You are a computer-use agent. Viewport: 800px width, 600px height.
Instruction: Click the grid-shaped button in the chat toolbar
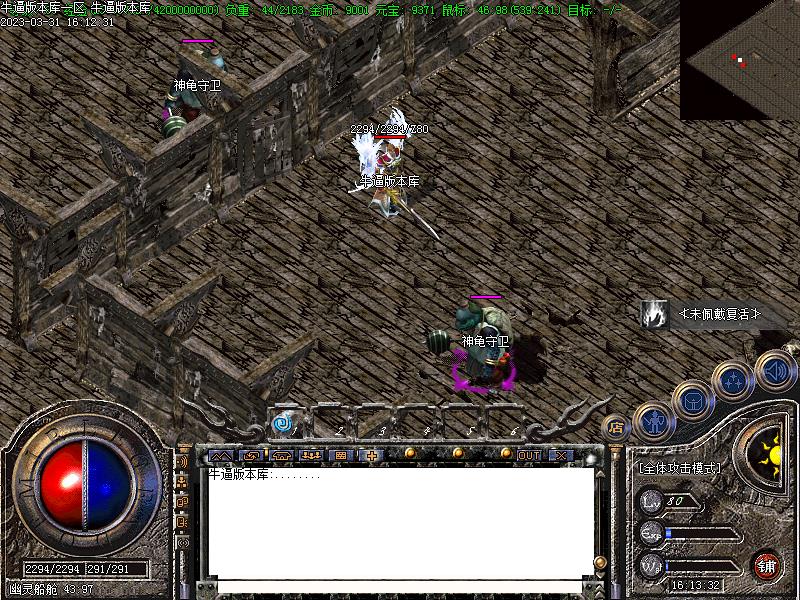(x=341, y=456)
